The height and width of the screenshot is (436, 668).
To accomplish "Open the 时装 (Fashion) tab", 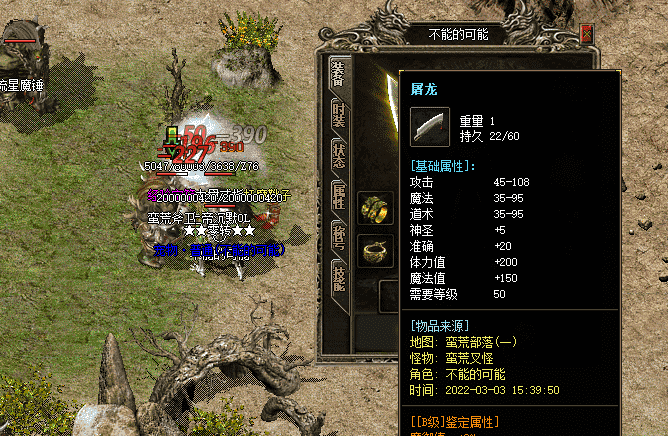I will [339, 112].
